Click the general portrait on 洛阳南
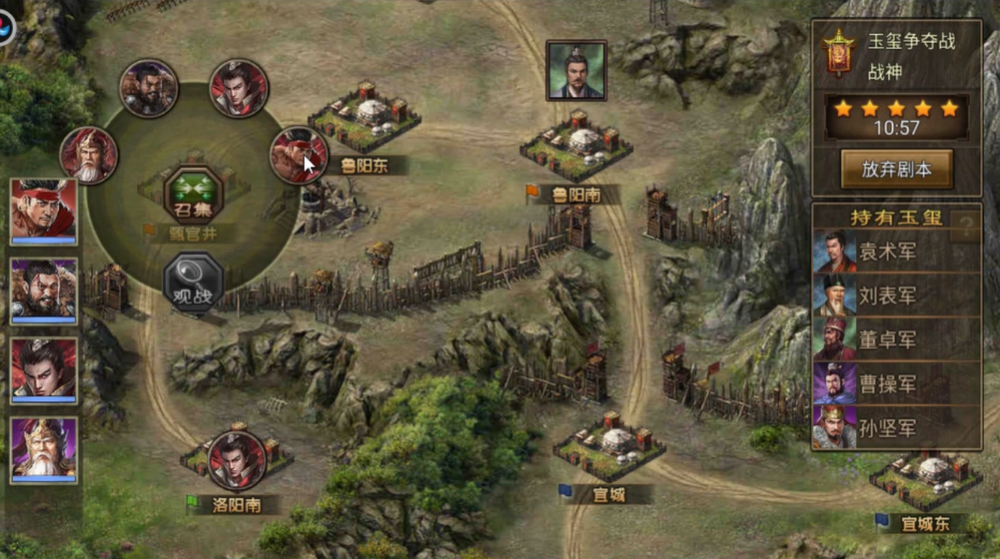 [x=236, y=459]
